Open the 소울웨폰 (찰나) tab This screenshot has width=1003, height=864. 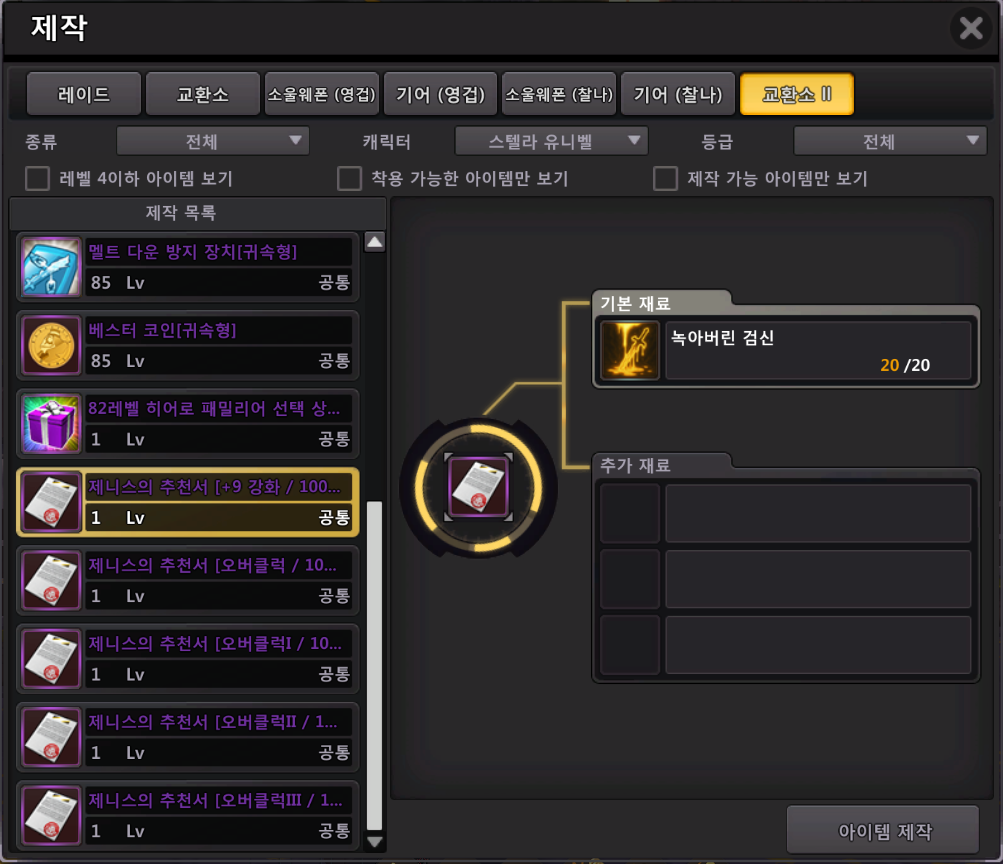[x=559, y=95]
